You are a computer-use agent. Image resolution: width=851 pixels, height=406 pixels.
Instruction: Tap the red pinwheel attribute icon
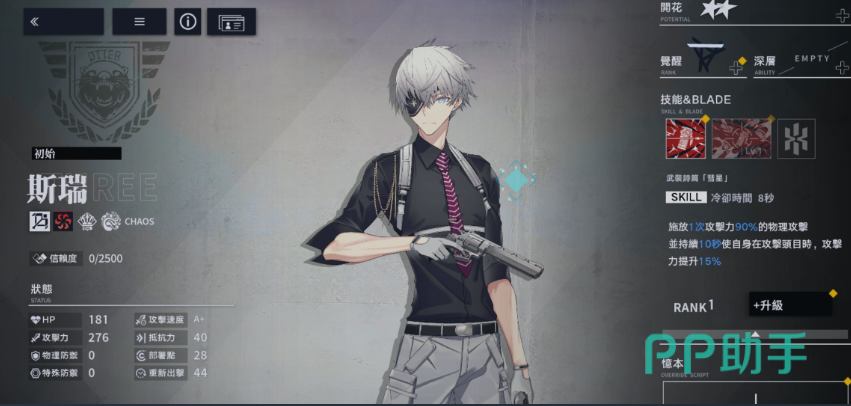[64, 221]
